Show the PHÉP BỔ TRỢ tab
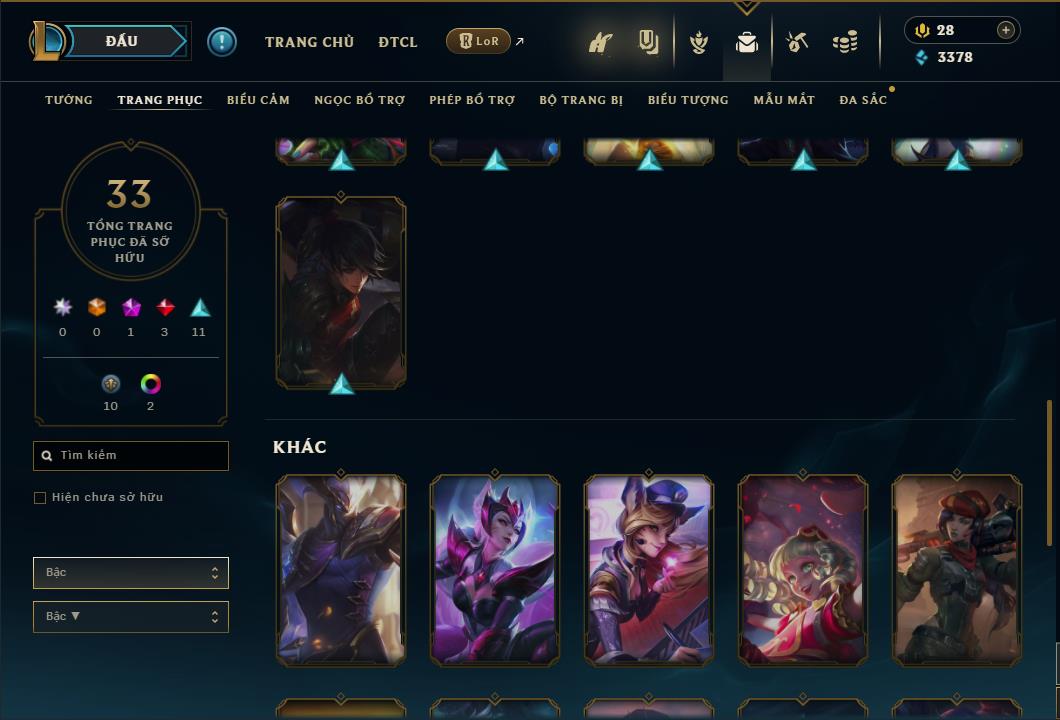Screen dimensions: 1060x720 (472, 100)
